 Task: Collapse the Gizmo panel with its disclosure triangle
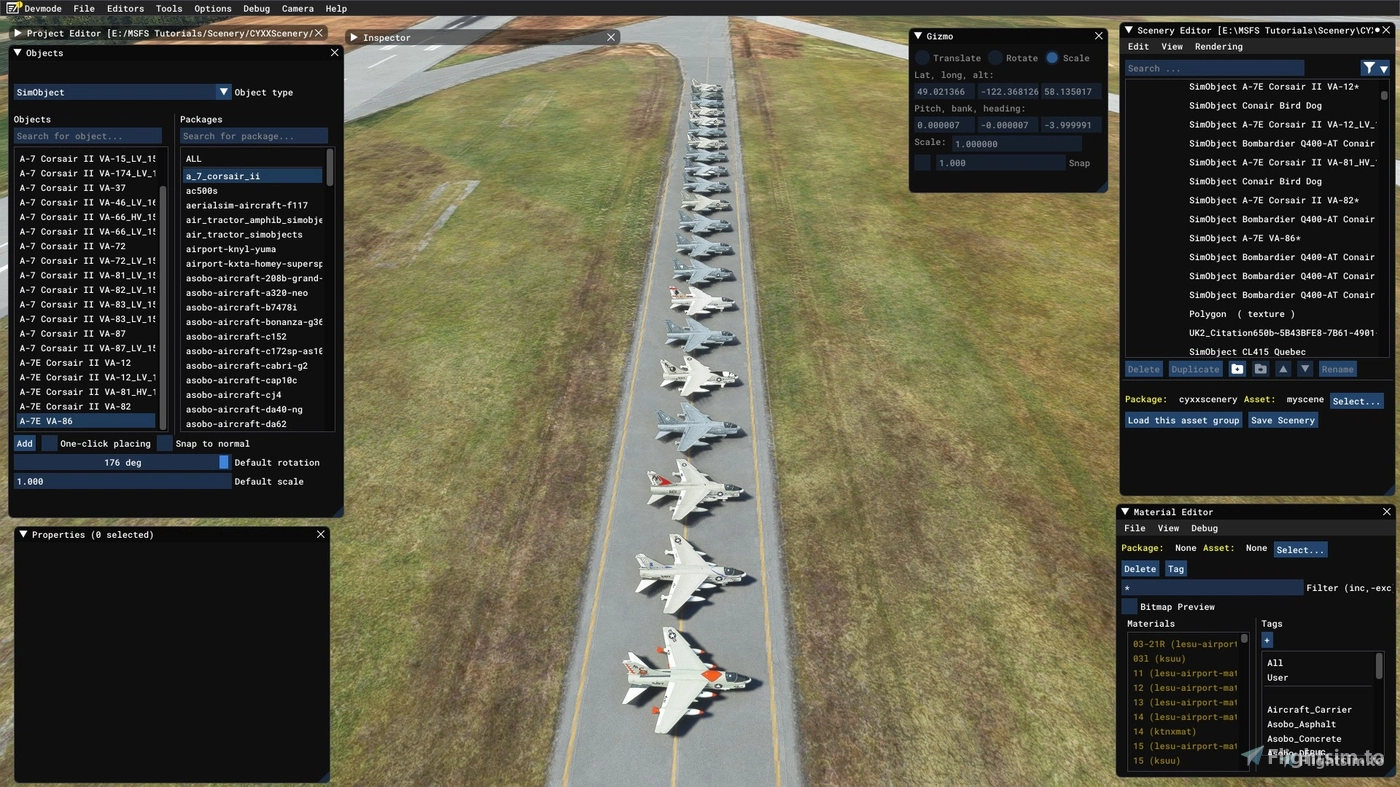coord(917,36)
